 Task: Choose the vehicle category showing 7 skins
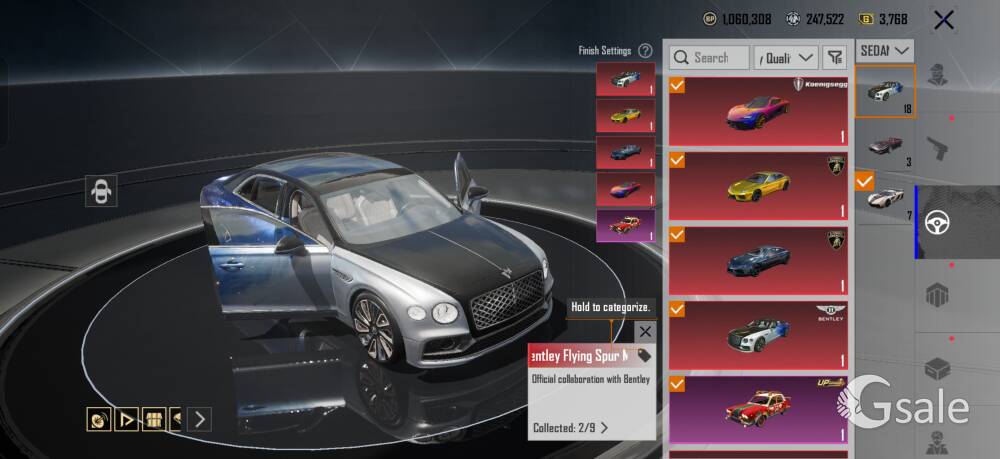coord(885,198)
